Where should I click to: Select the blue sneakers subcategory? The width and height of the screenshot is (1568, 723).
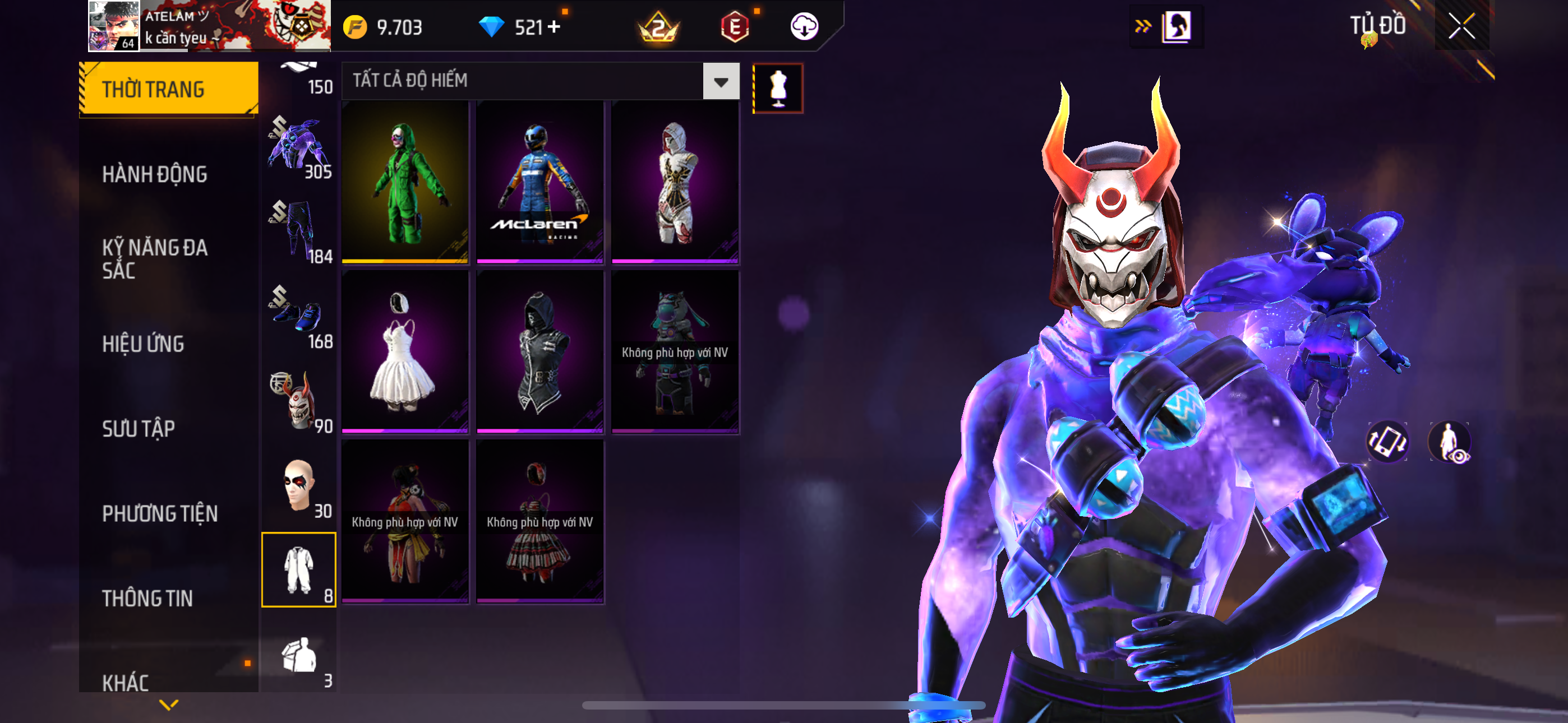pos(298,316)
